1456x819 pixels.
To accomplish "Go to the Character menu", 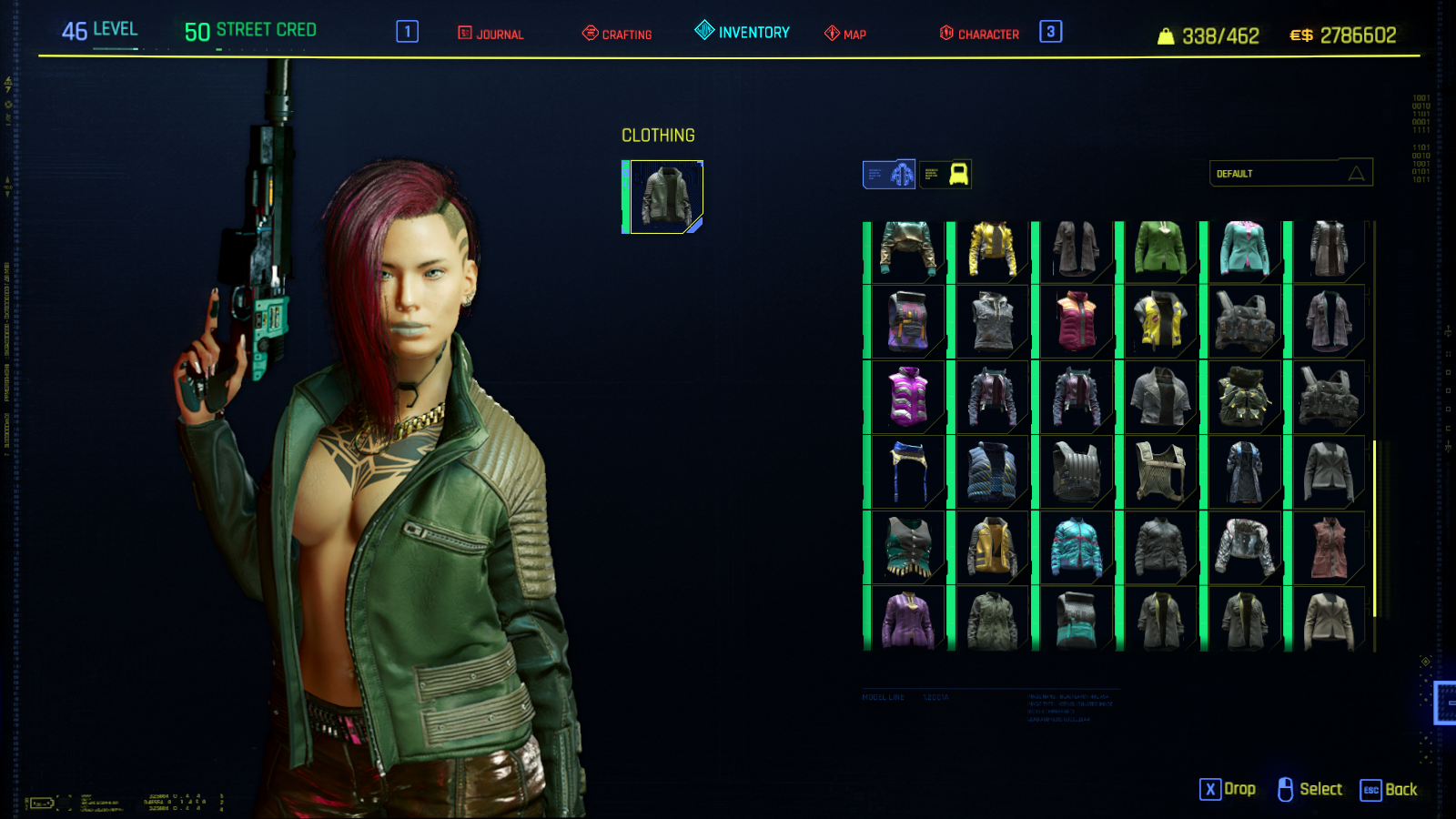I will [x=979, y=34].
